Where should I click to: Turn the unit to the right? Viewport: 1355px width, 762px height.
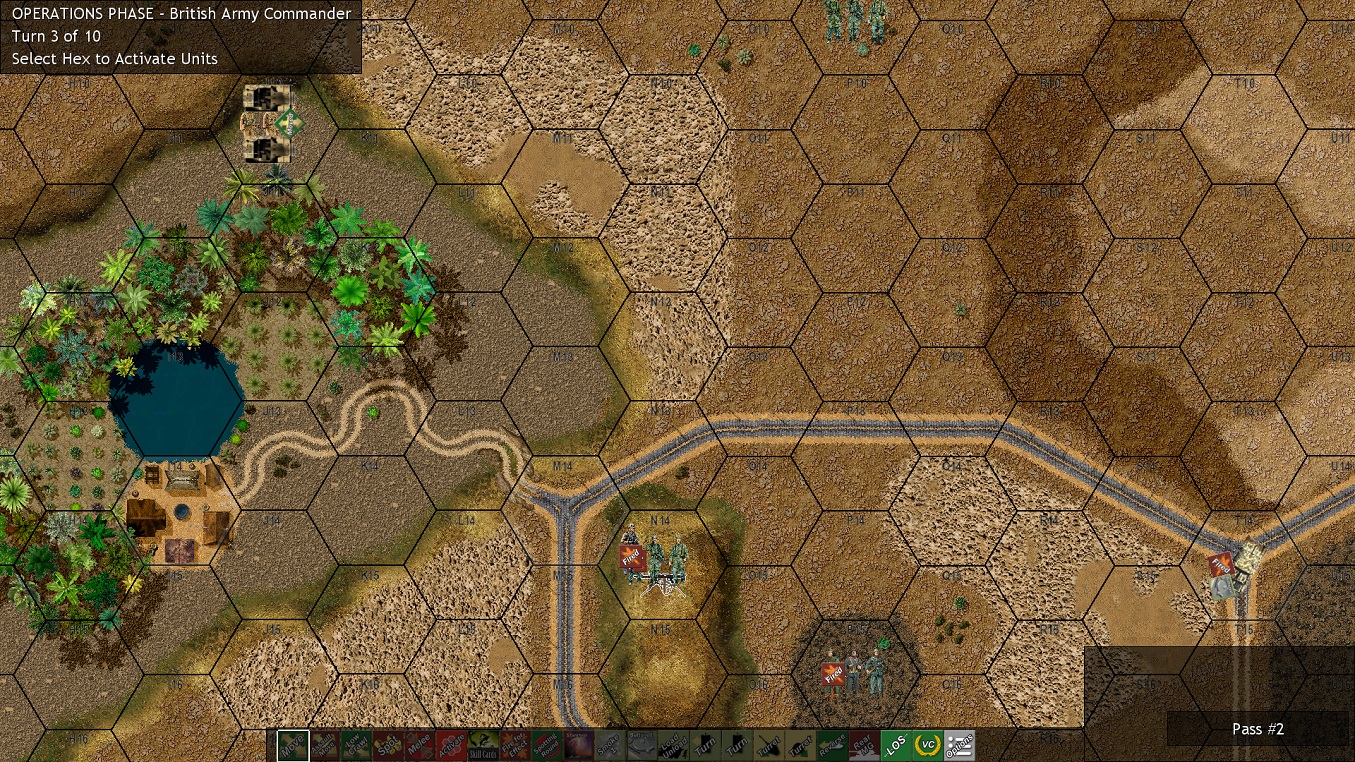(x=735, y=744)
